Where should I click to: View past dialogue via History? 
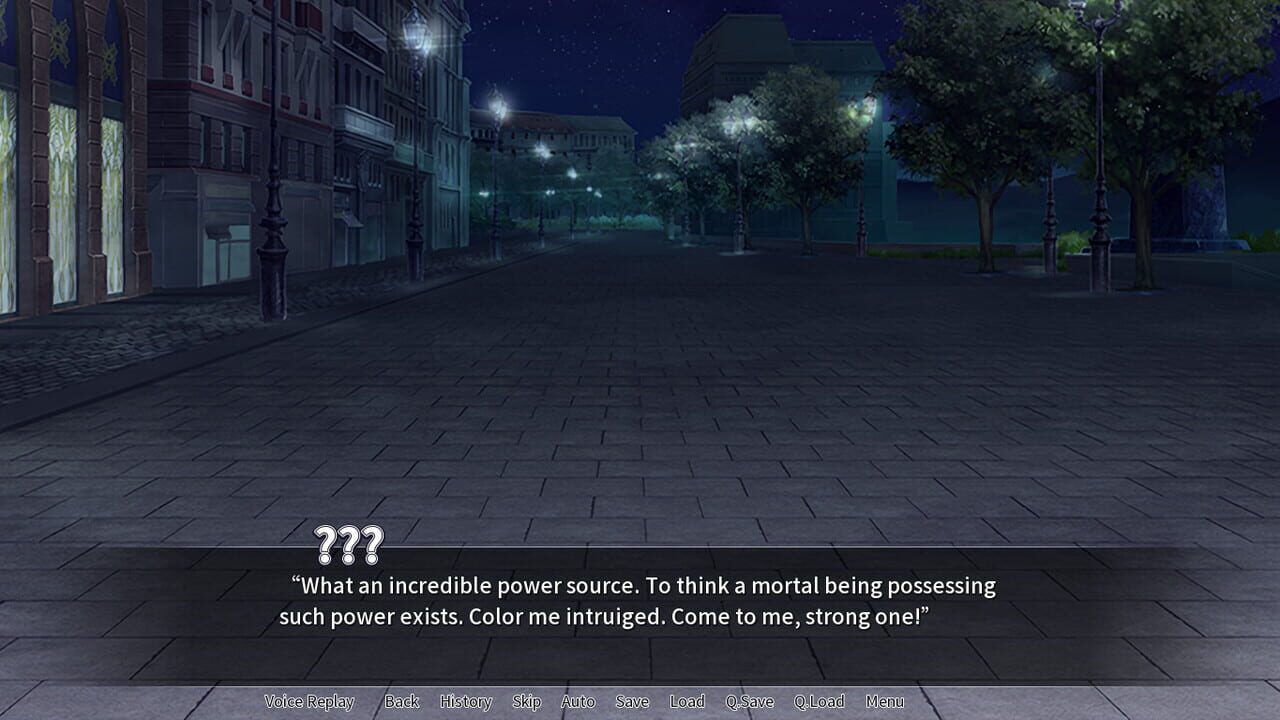[x=464, y=701]
